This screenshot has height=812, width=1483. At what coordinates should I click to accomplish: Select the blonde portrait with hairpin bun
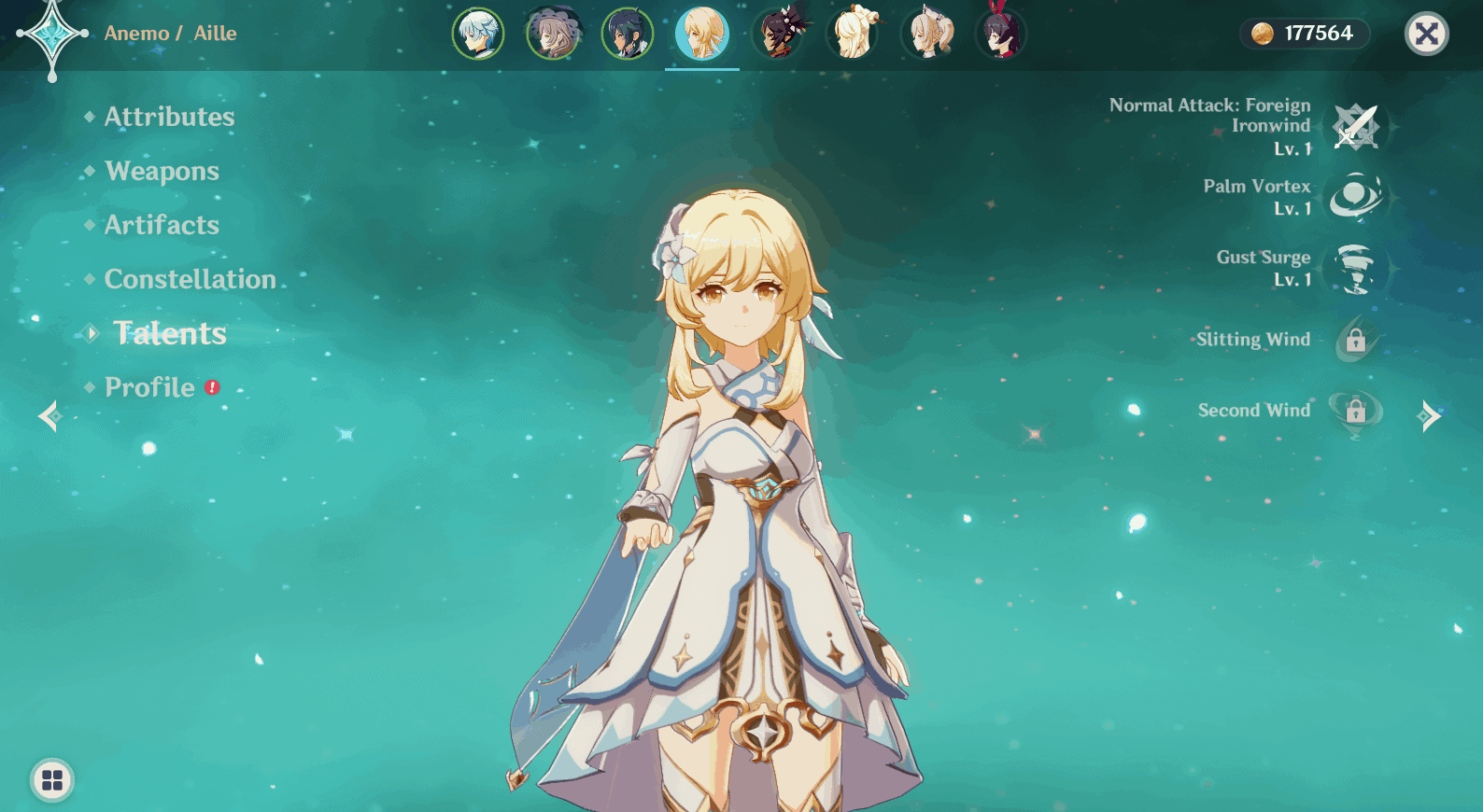(x=853, y=34)
